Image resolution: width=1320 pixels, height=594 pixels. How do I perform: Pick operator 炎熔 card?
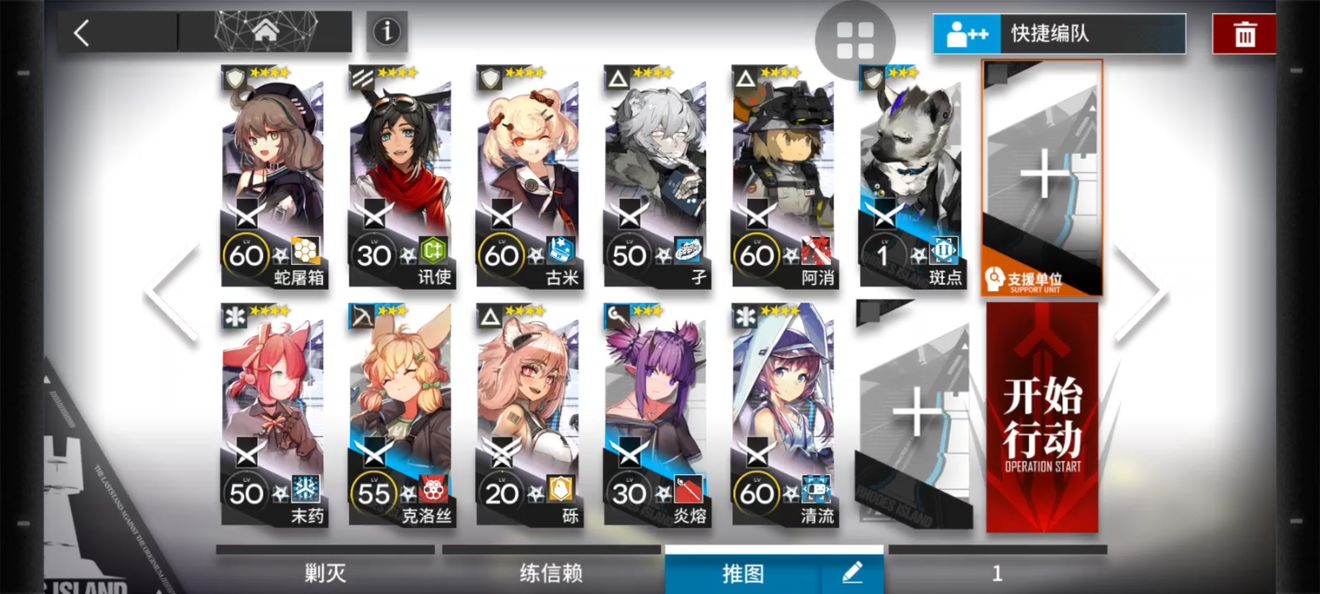pyautogui.click(x=655, y=415)
